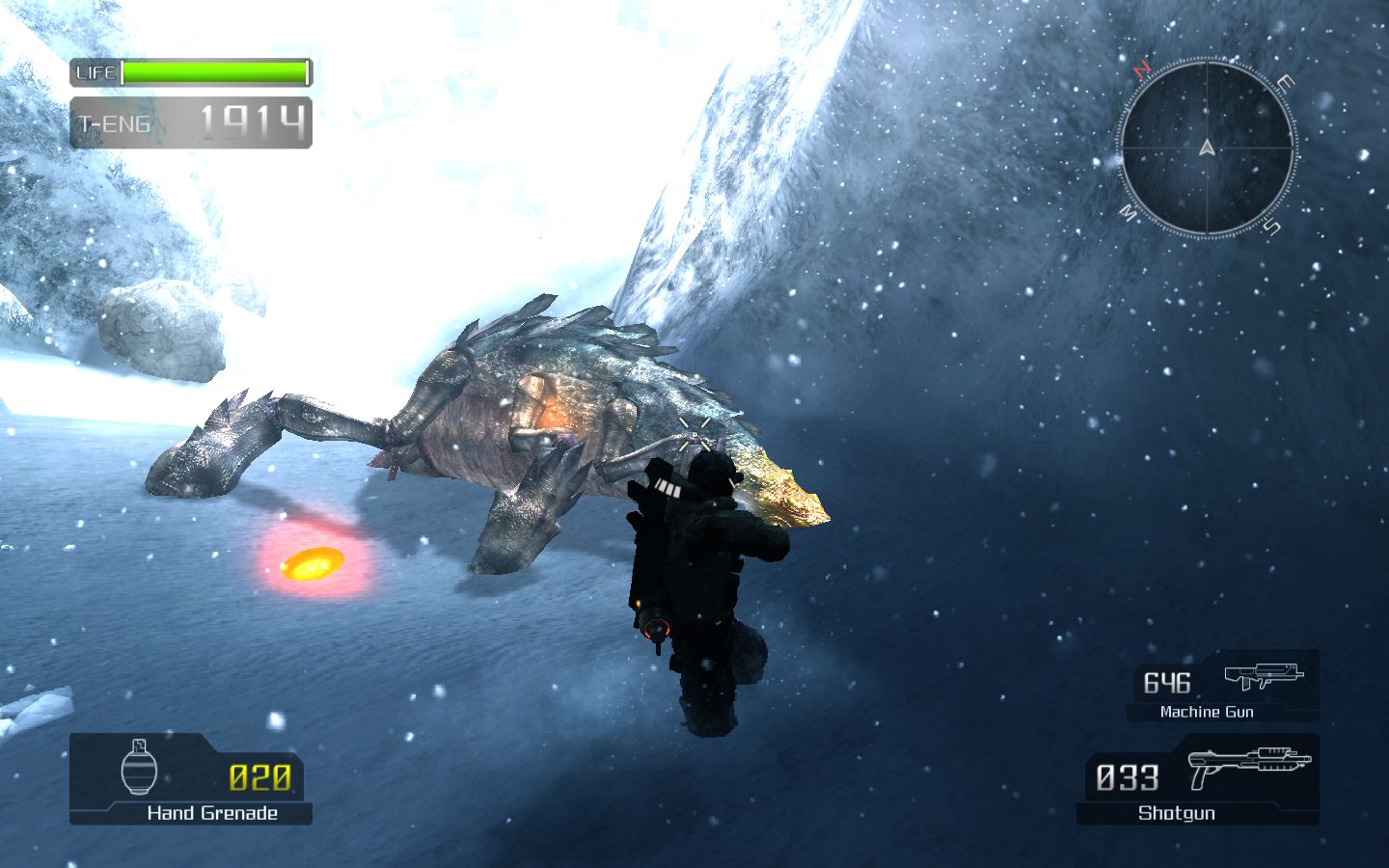This screenshot has width=1389, height=868.
Task: Select the Hand Grenade slot
Action: [191, 779]
